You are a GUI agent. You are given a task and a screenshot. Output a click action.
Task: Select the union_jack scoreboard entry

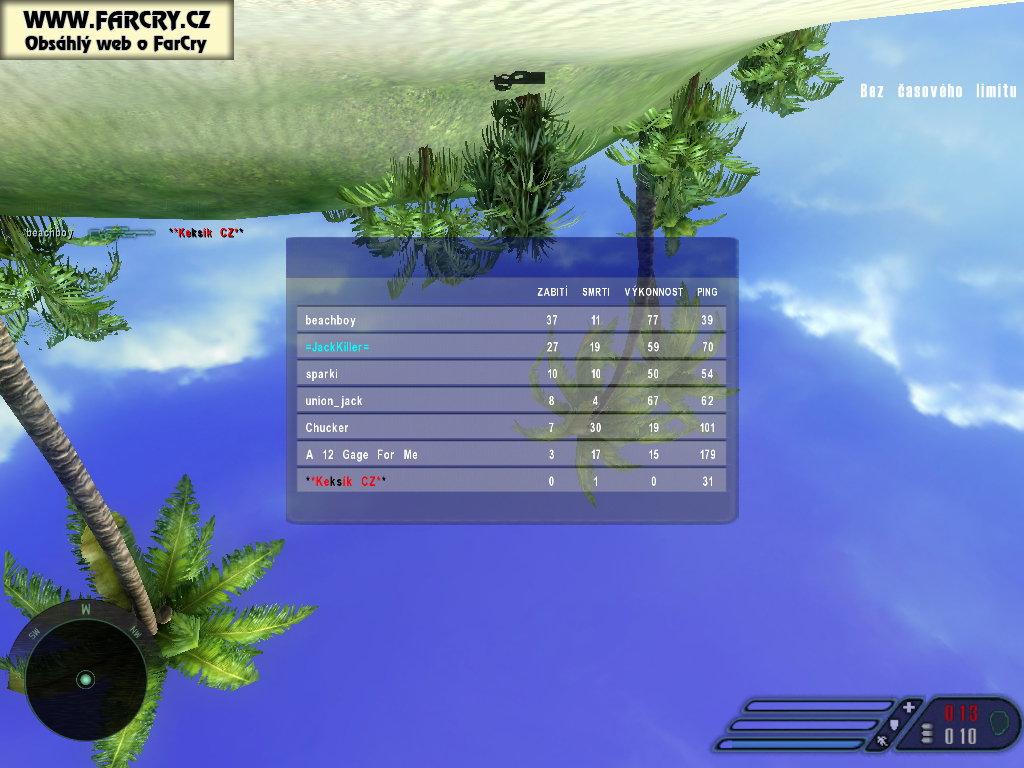[x=511, y=401]
